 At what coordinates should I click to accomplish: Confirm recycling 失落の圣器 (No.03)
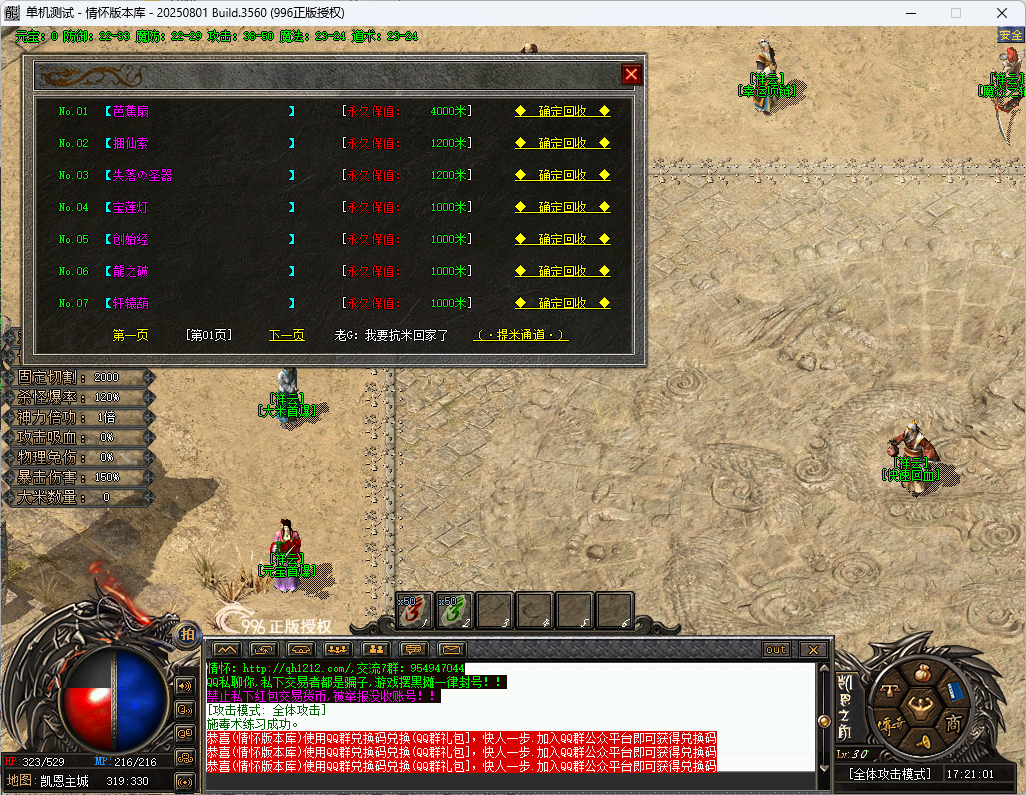tap(562, 175)
